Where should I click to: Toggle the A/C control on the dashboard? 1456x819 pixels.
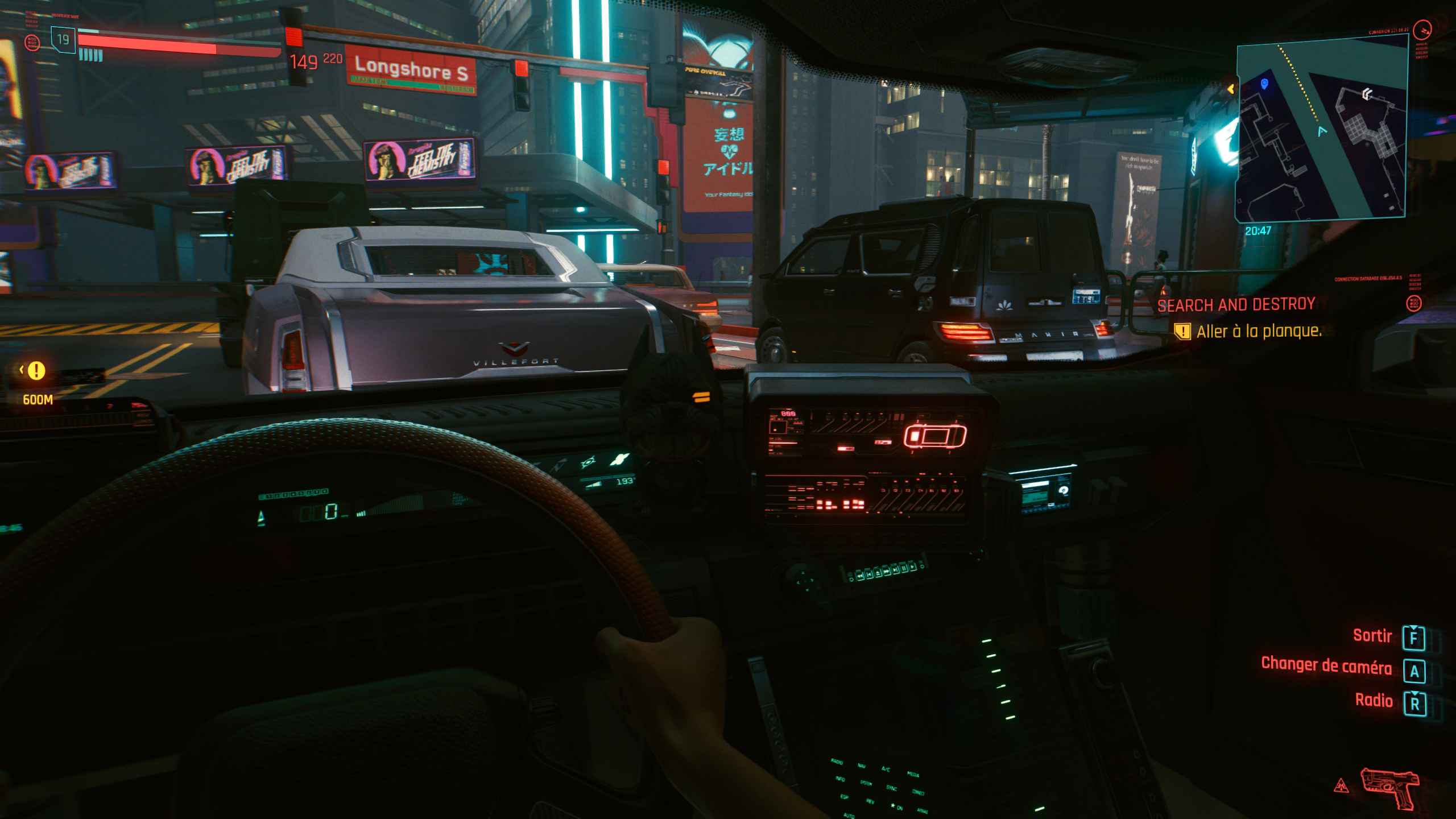coord(886,769)
